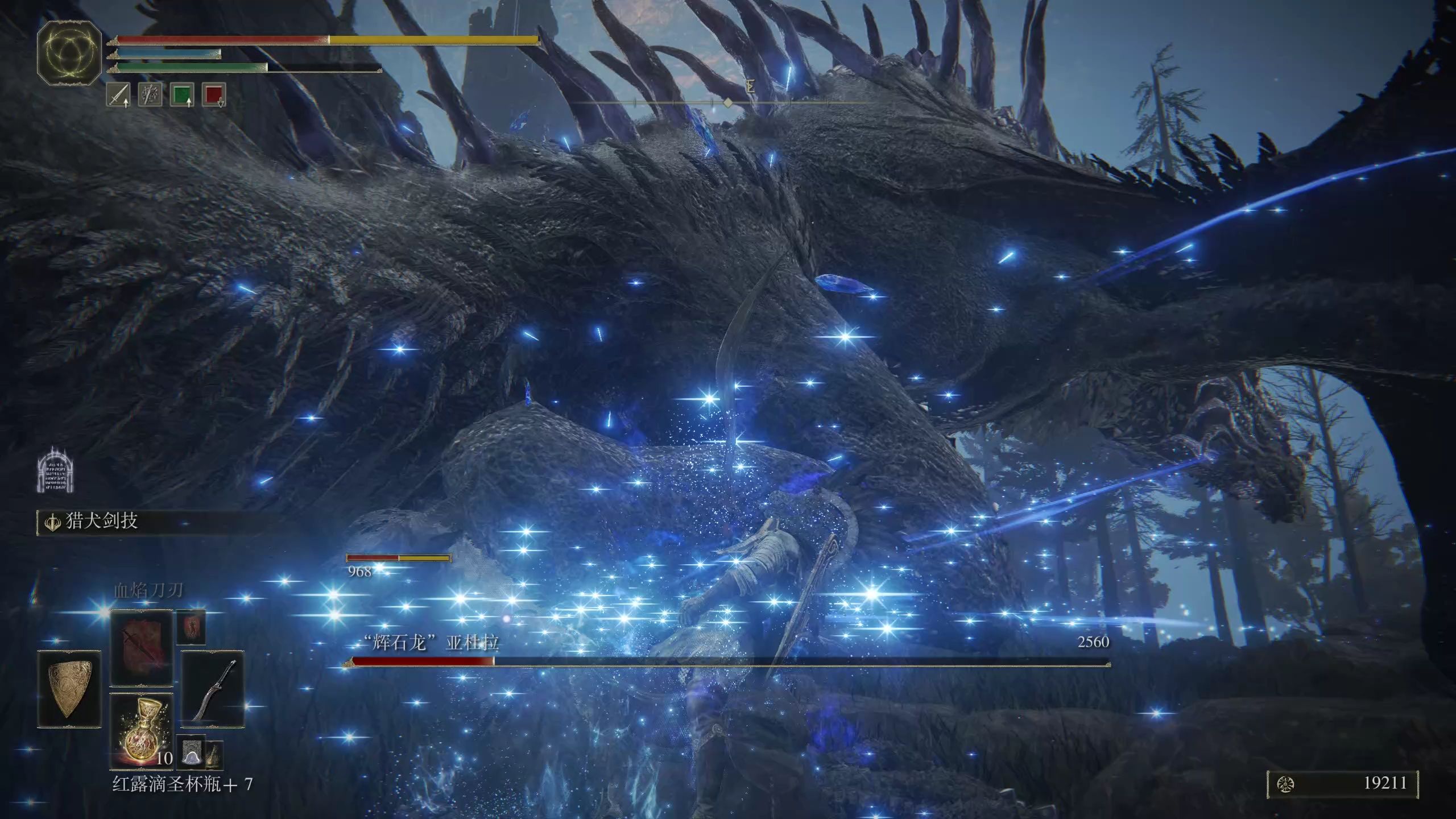1456x819 pixels.
Task: Use the Flask of Crimson Tears slot
Action: click(142, 731)
